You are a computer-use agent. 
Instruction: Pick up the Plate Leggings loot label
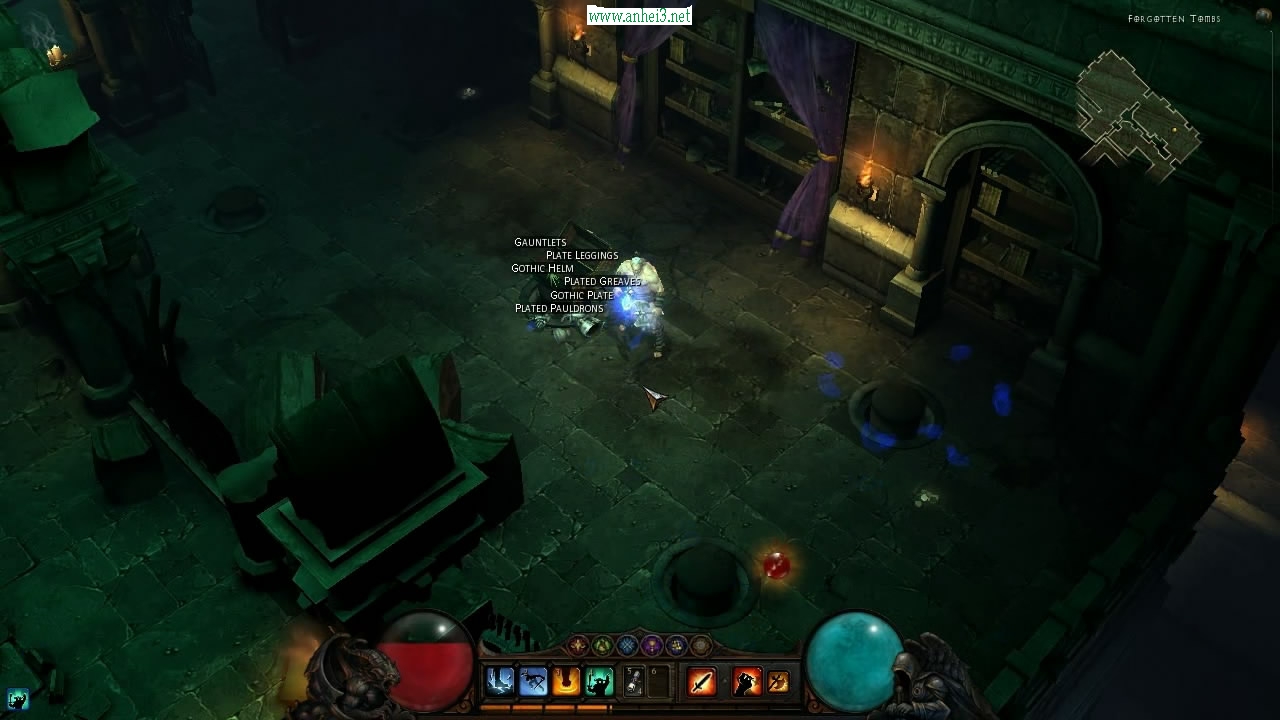582,255
